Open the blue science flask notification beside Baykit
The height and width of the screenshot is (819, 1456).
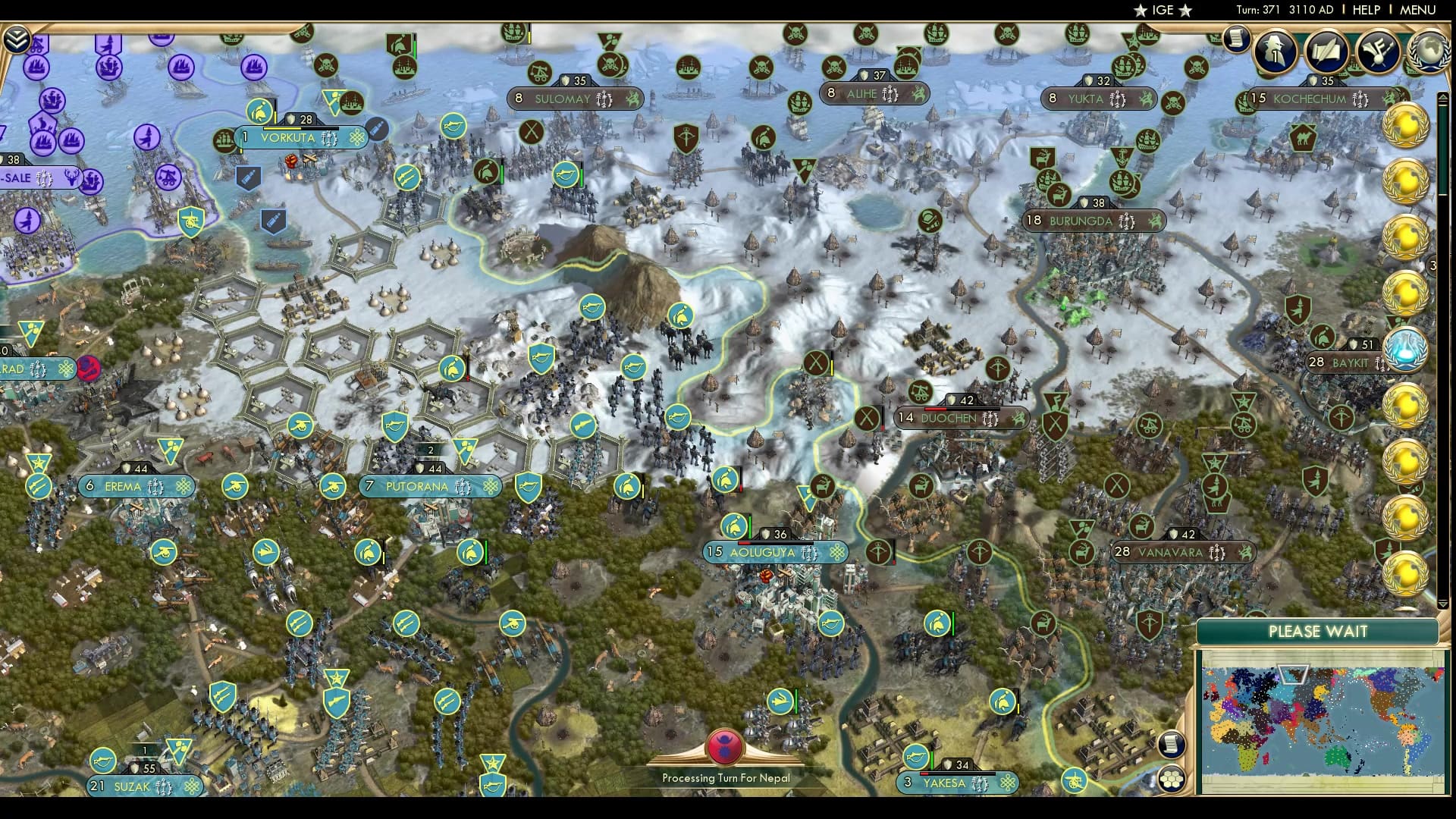(x=1408, y=351)
